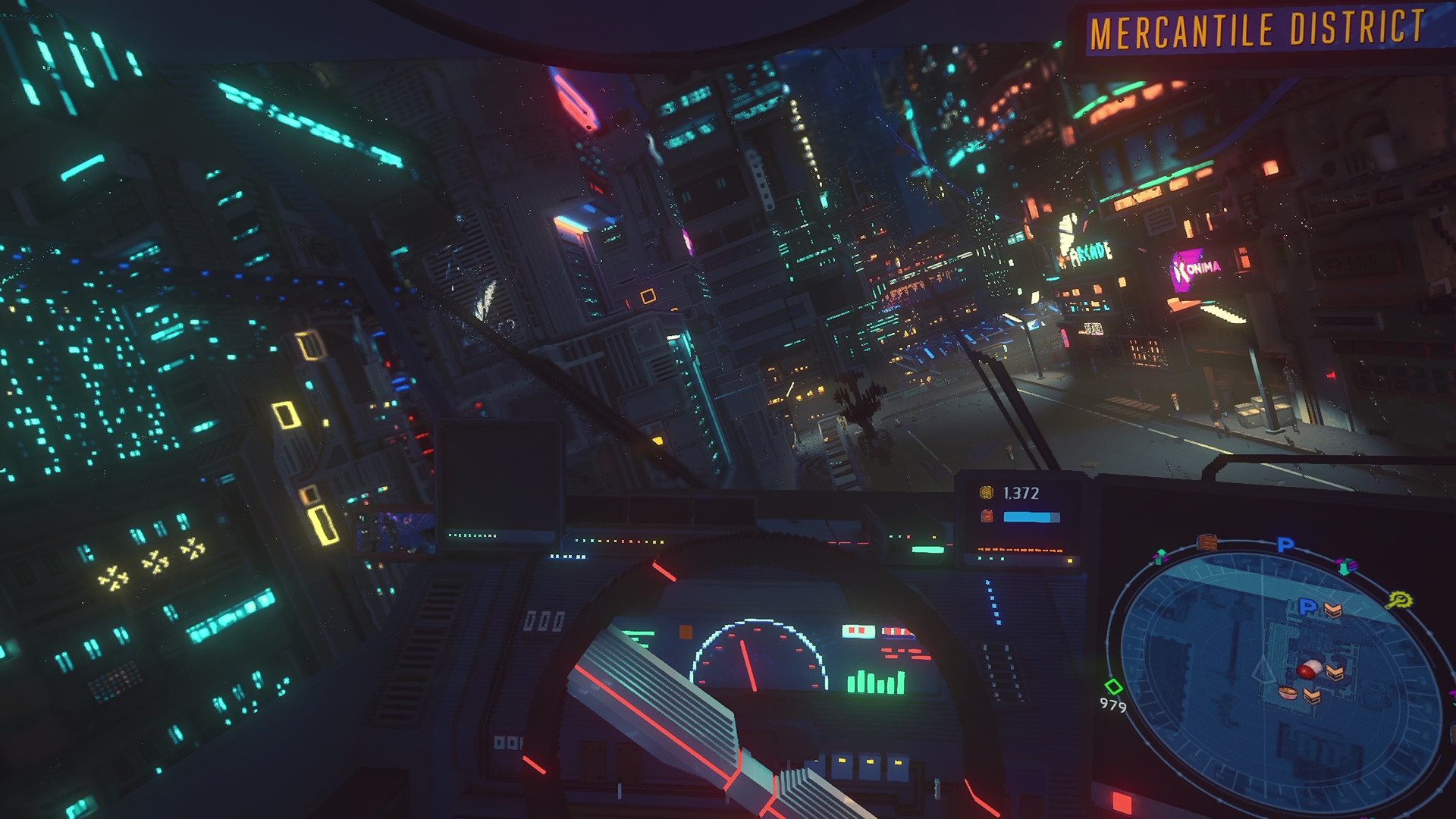Adjust the blue cargo capacity bar
The width and height of the screenshot is (1456, 819).
click(x=1031, y=516)
